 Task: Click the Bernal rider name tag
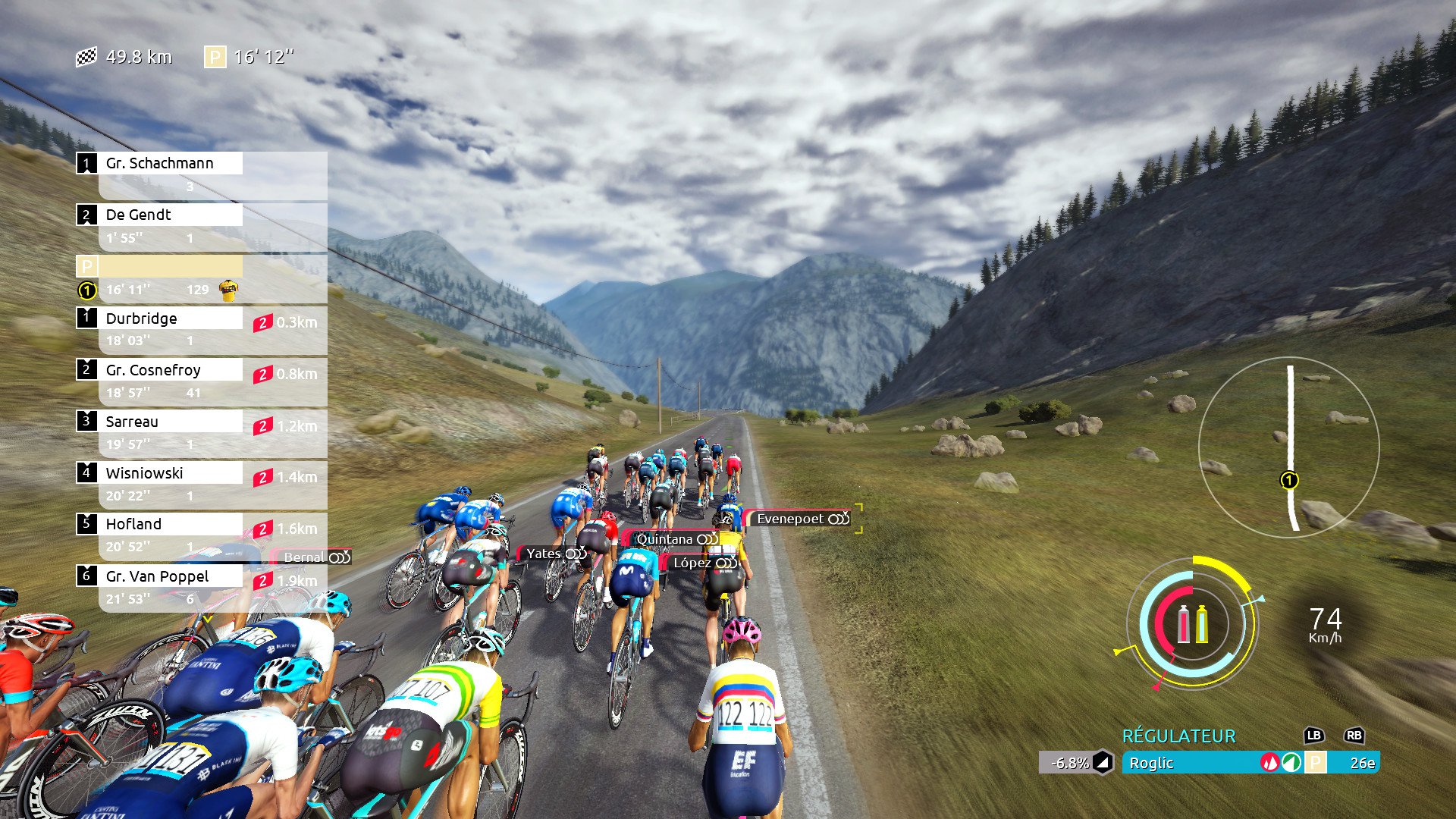[x=315, y=557]
